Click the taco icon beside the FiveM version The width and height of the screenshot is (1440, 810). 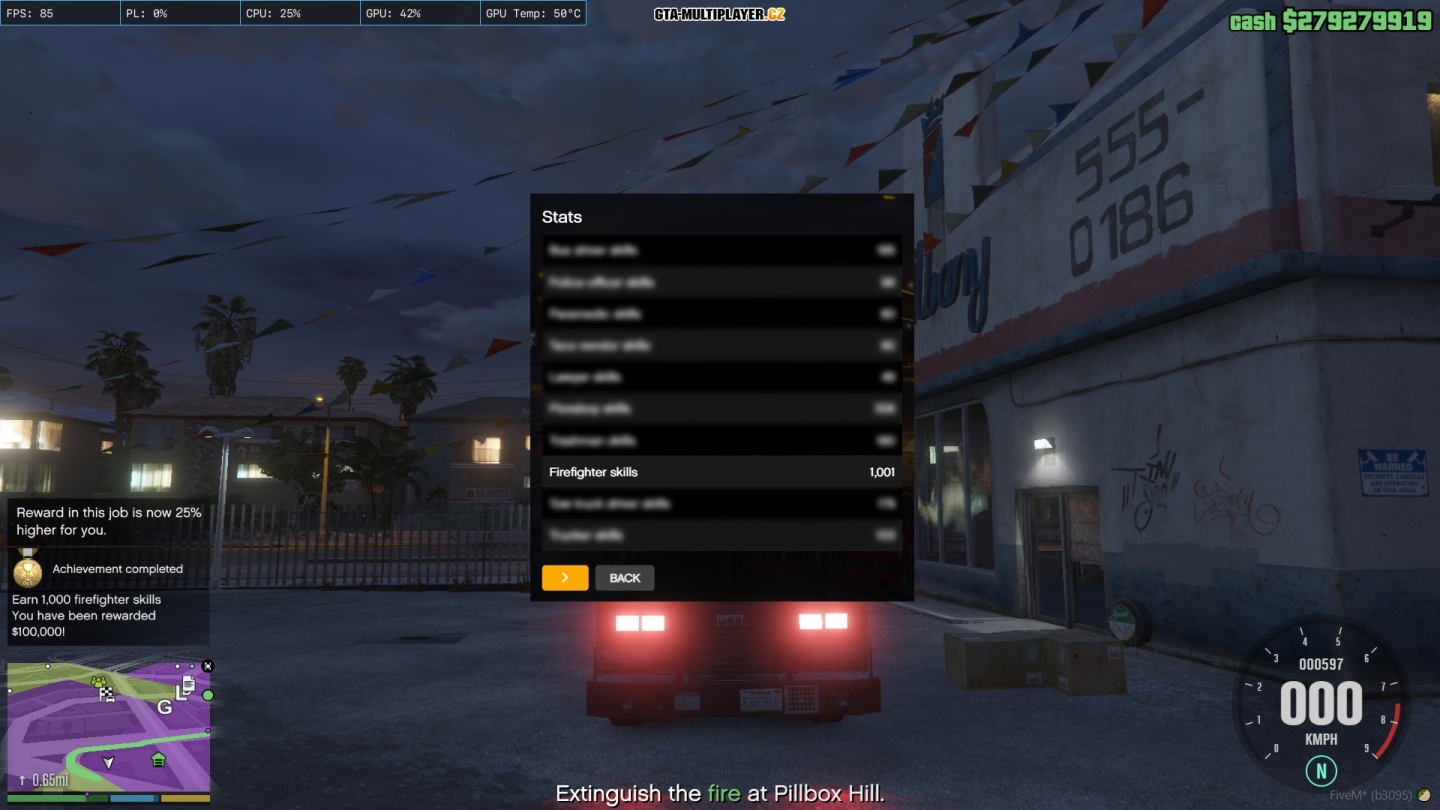point(1424,795)
